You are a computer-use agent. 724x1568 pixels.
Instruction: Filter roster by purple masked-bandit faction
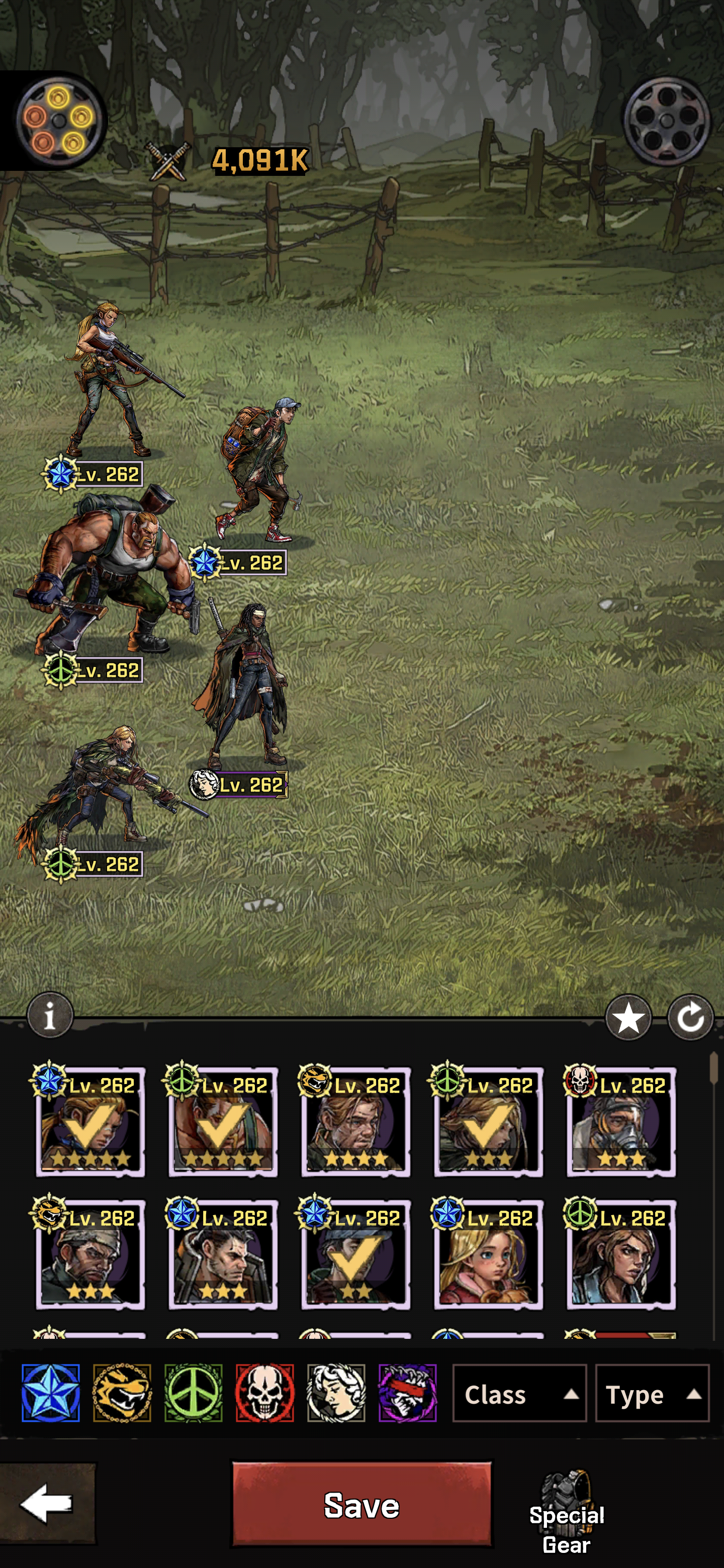tap(407, 1393)
